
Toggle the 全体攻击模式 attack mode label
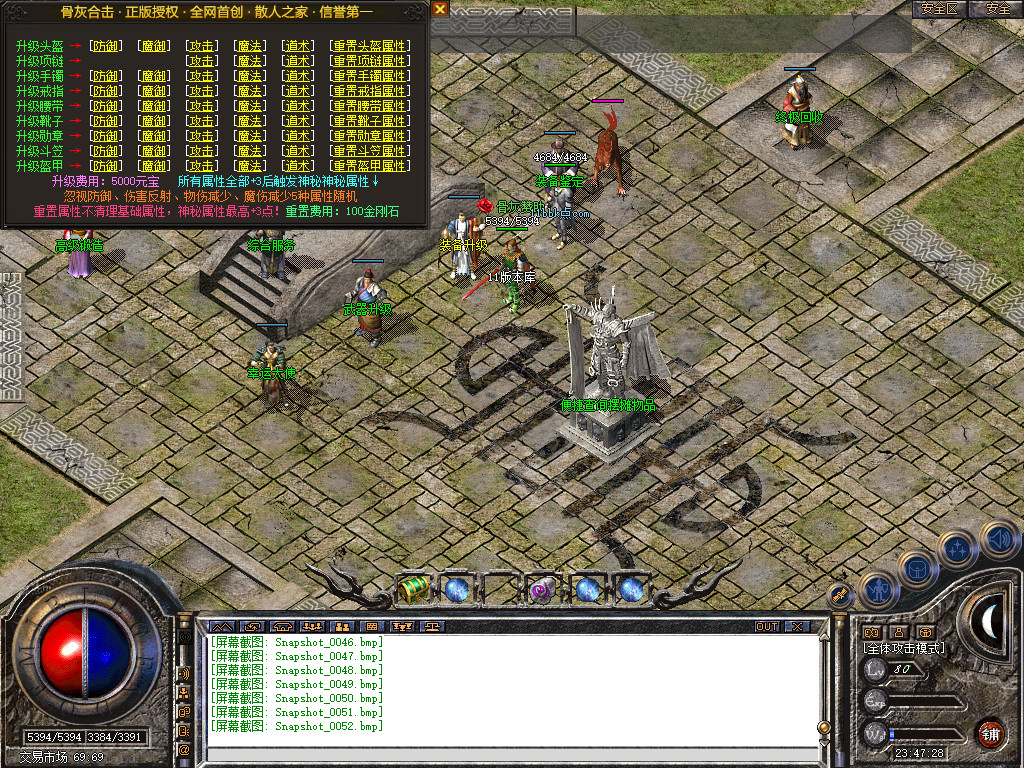tap(904, 648)
